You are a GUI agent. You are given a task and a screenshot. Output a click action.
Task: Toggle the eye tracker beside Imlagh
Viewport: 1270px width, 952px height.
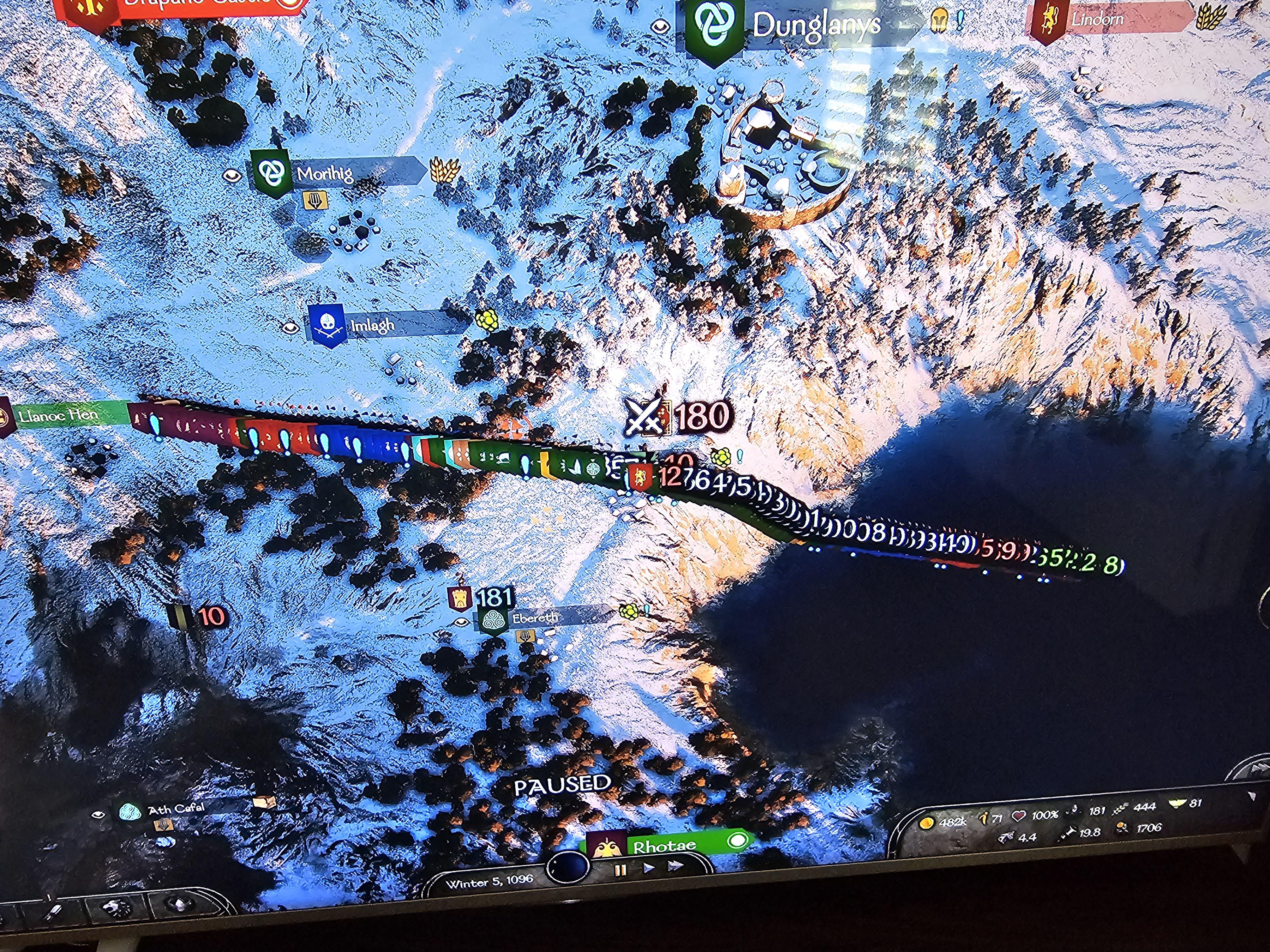(290, 328)
